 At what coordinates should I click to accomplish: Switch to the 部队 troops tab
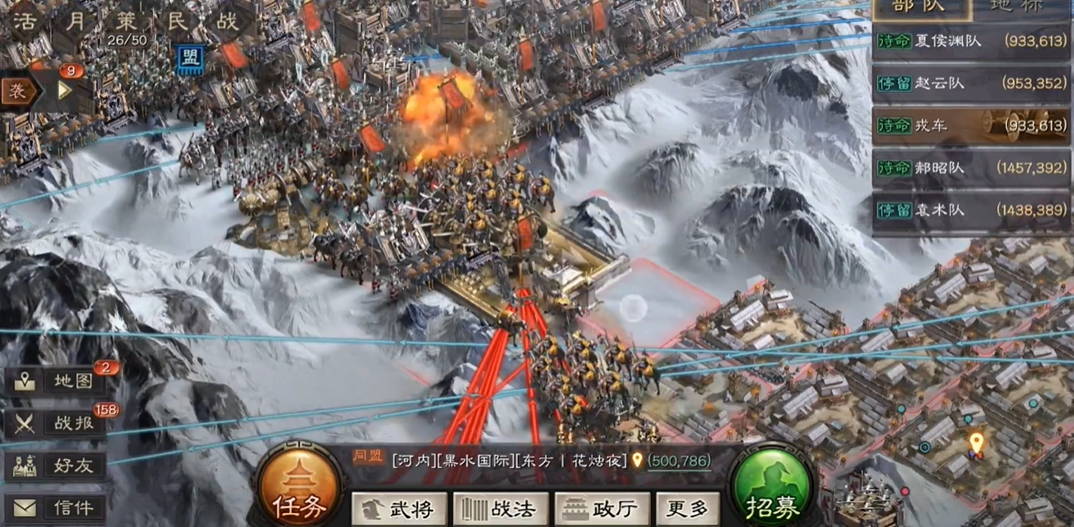click(921, 8)
